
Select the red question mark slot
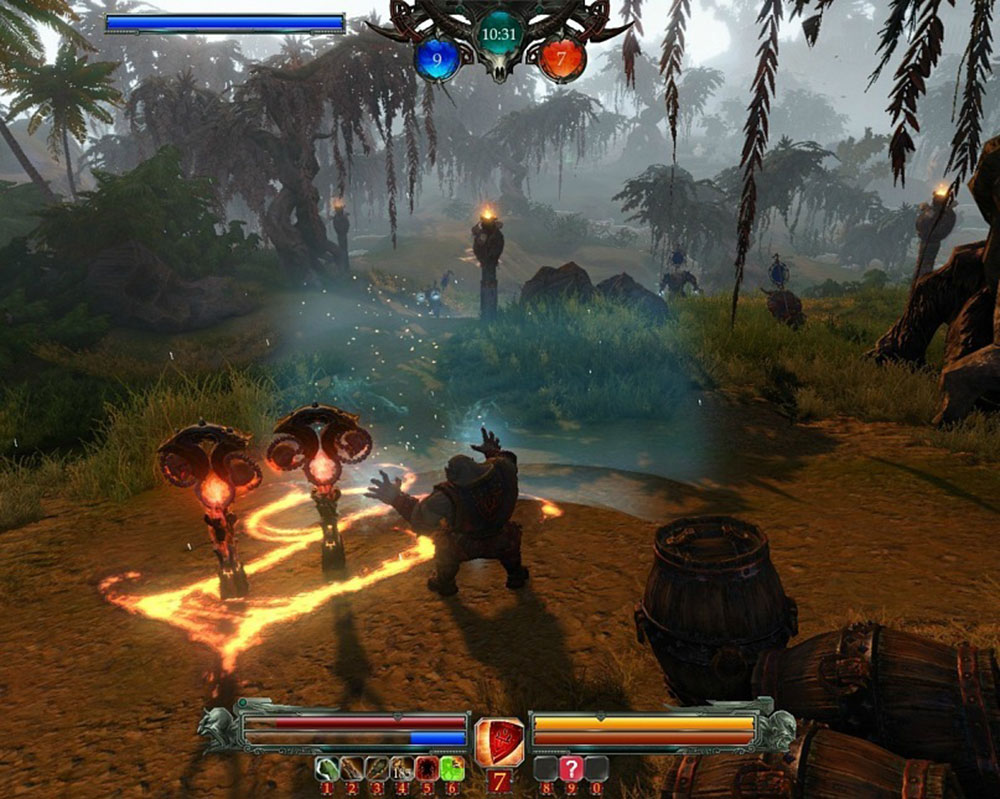coord(570,768)
